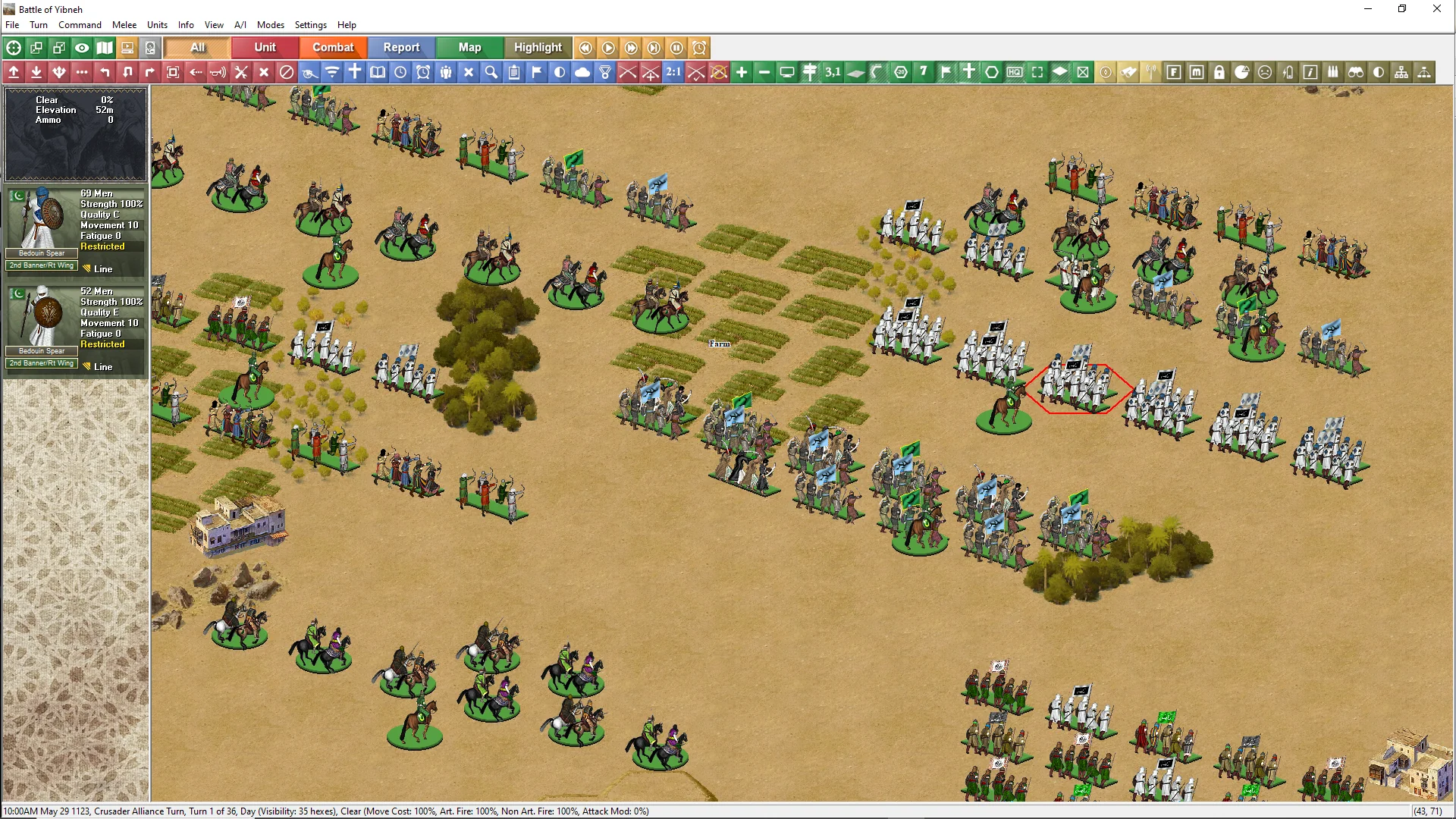Click the binoculars icon in toolbar
This screenshot has height=819, width=1456.
1356,72
